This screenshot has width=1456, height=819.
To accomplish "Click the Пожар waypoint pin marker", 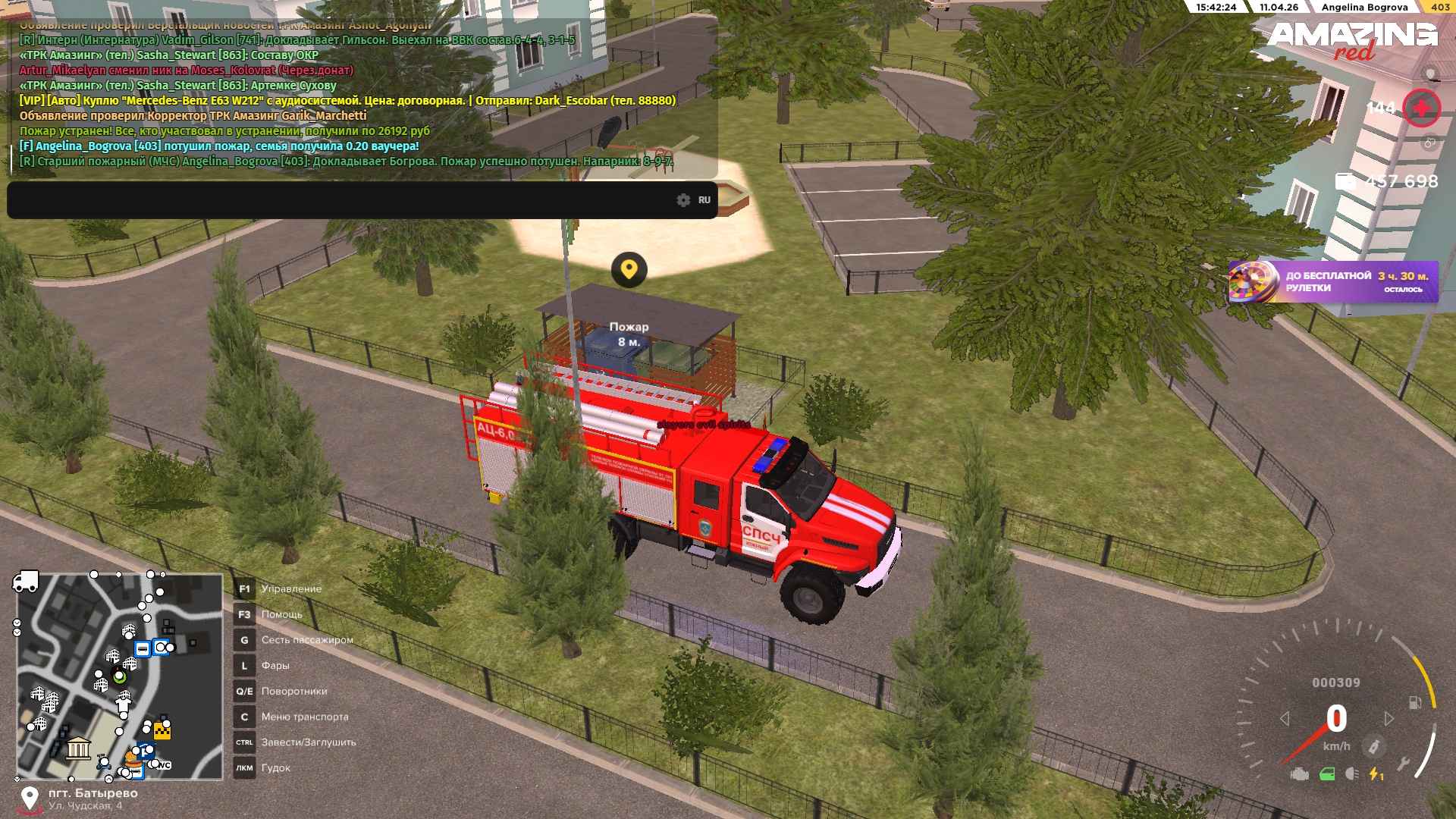I will [629, 269].
